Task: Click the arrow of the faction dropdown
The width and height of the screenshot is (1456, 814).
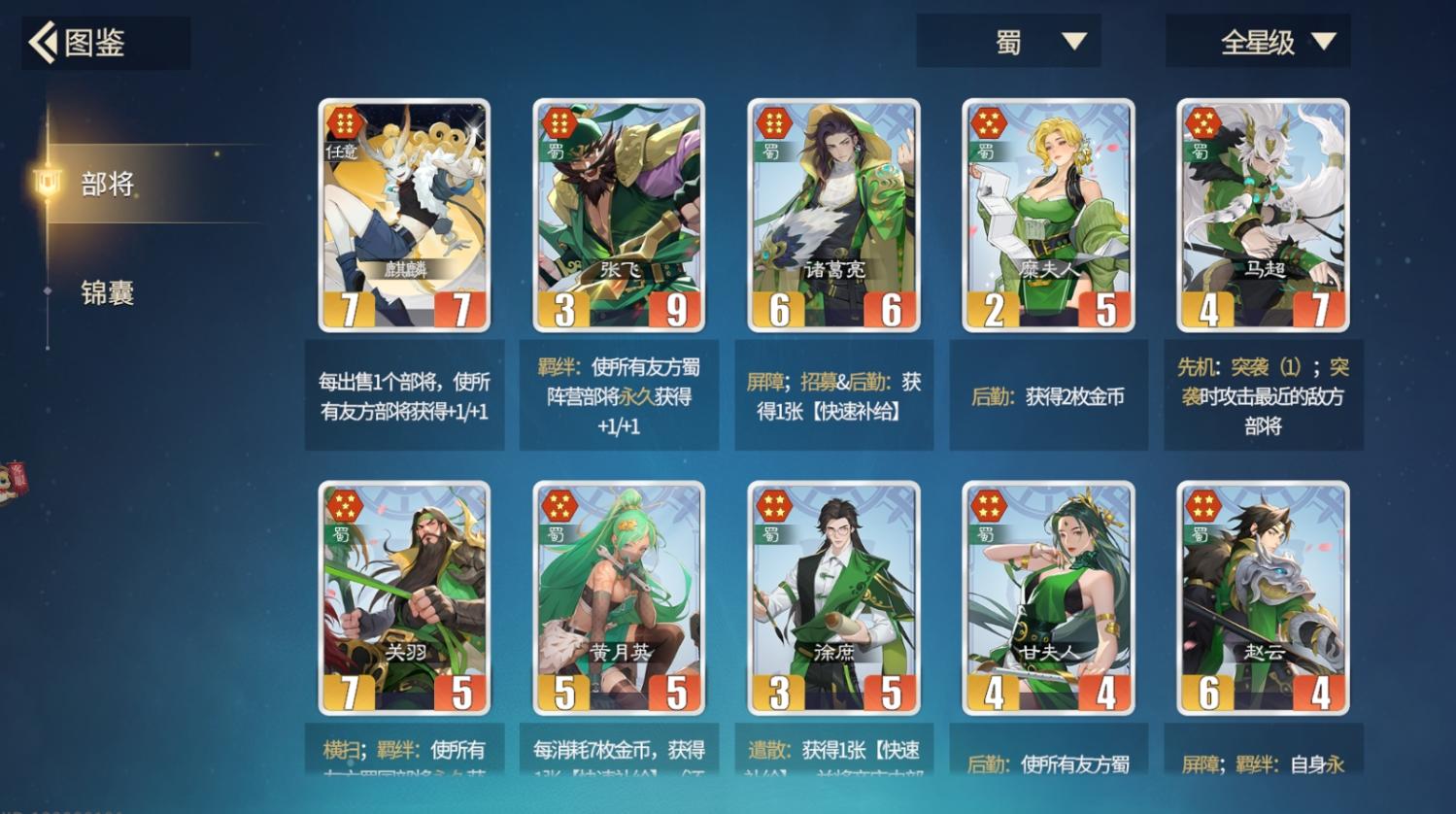Action: (1073, 42)
